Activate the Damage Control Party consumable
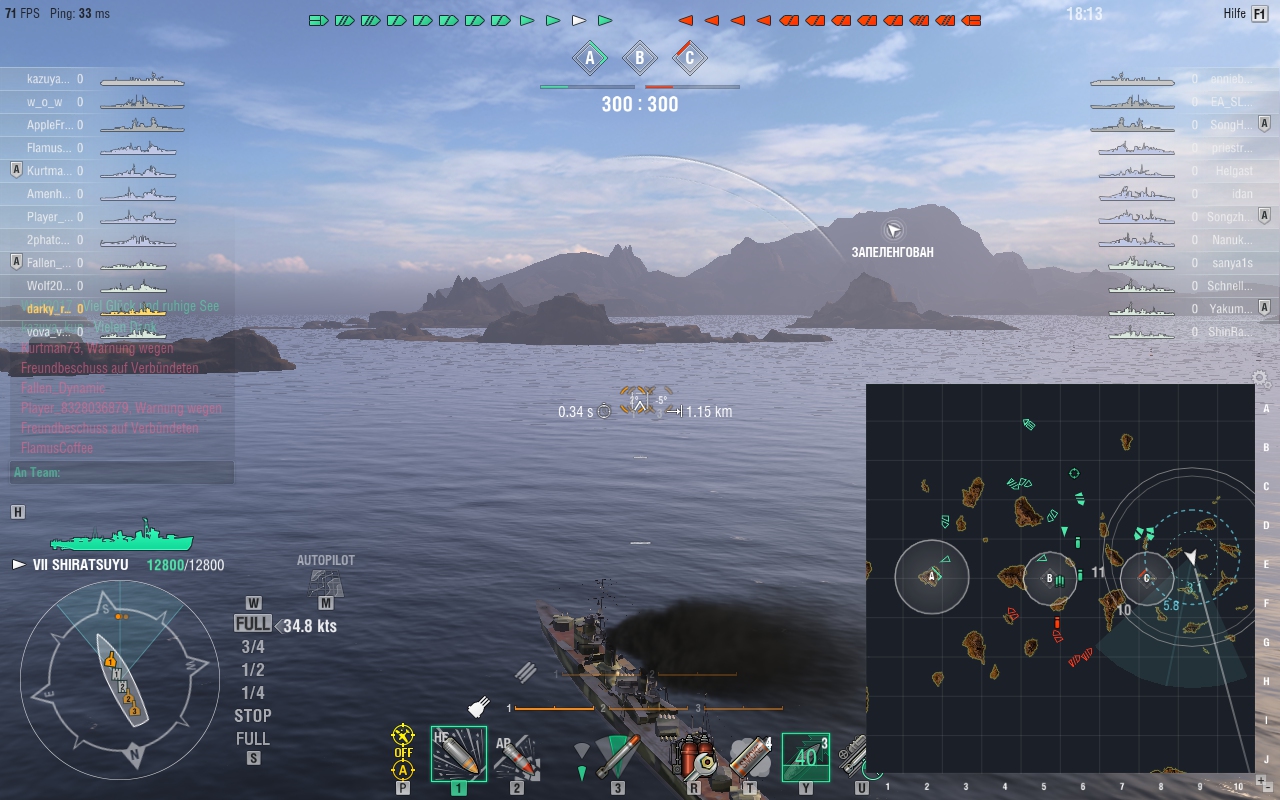This screenshot has width=1280, height=800. (x=694, y=756)
